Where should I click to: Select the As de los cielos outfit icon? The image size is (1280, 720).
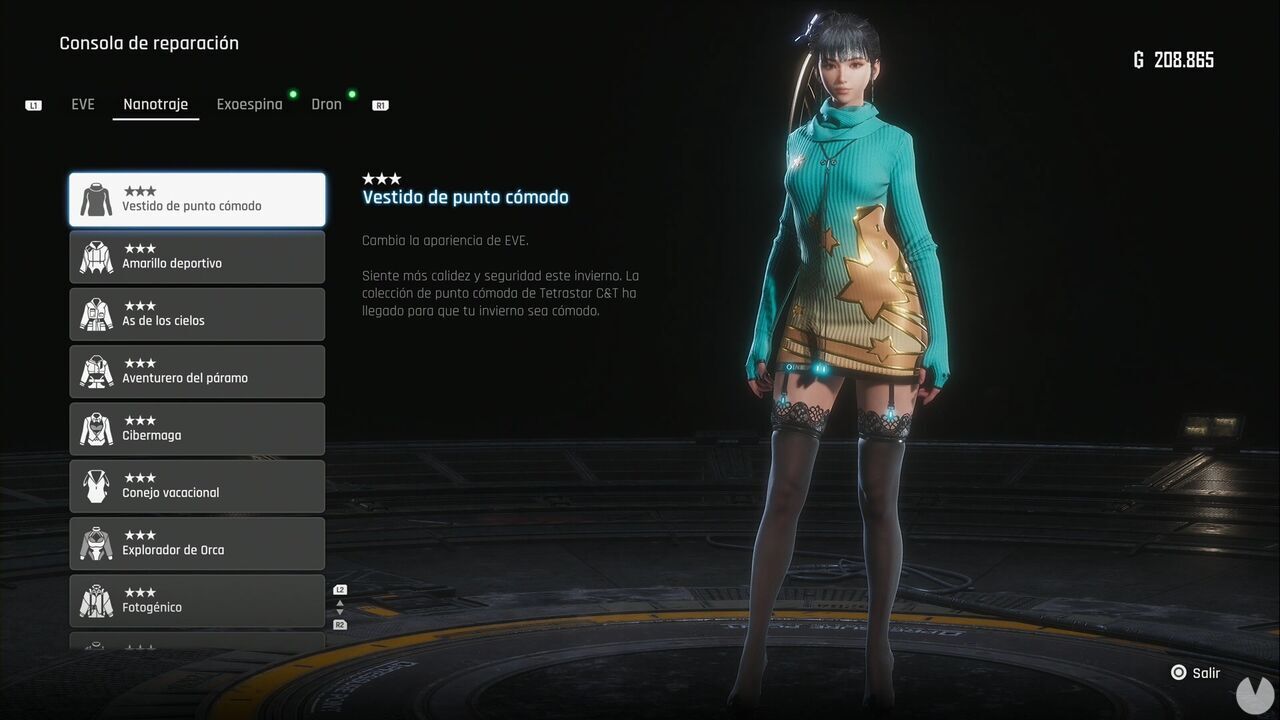(x=96, y=314)
